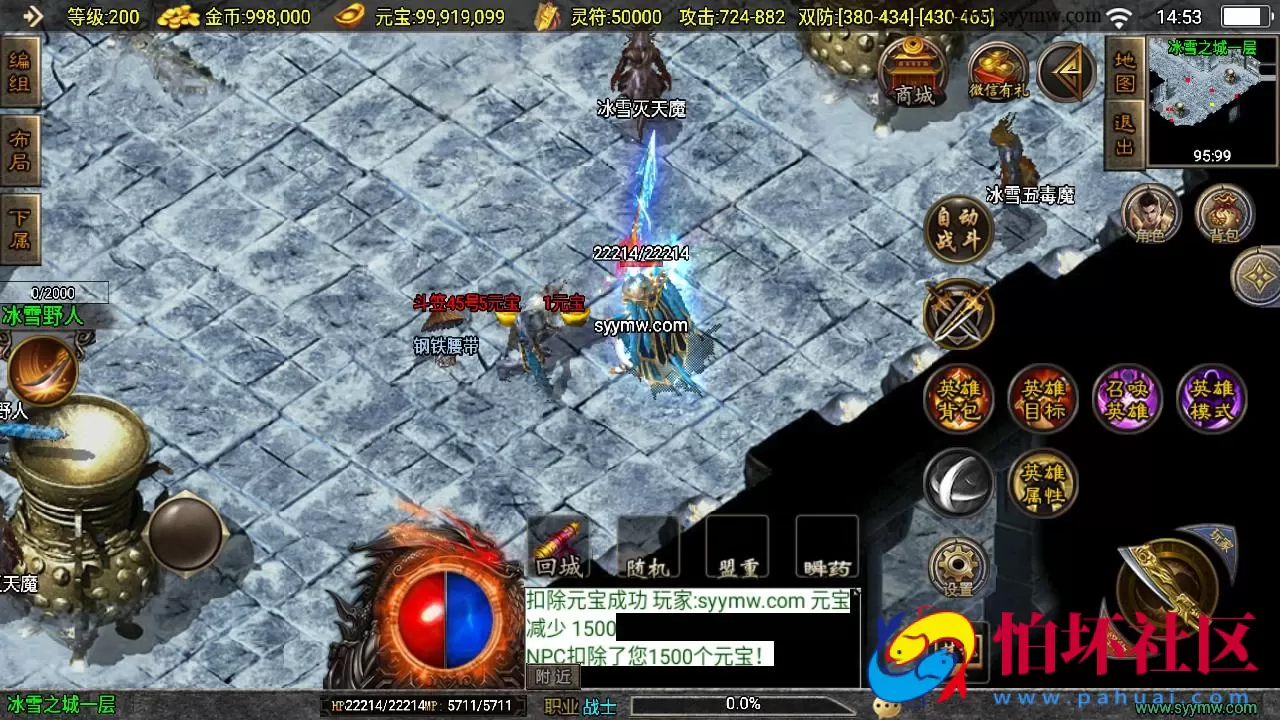This screenshot has width=1280, height=720.
Task: Use the 回城 return scroll slot
Action: click(558, 548)
